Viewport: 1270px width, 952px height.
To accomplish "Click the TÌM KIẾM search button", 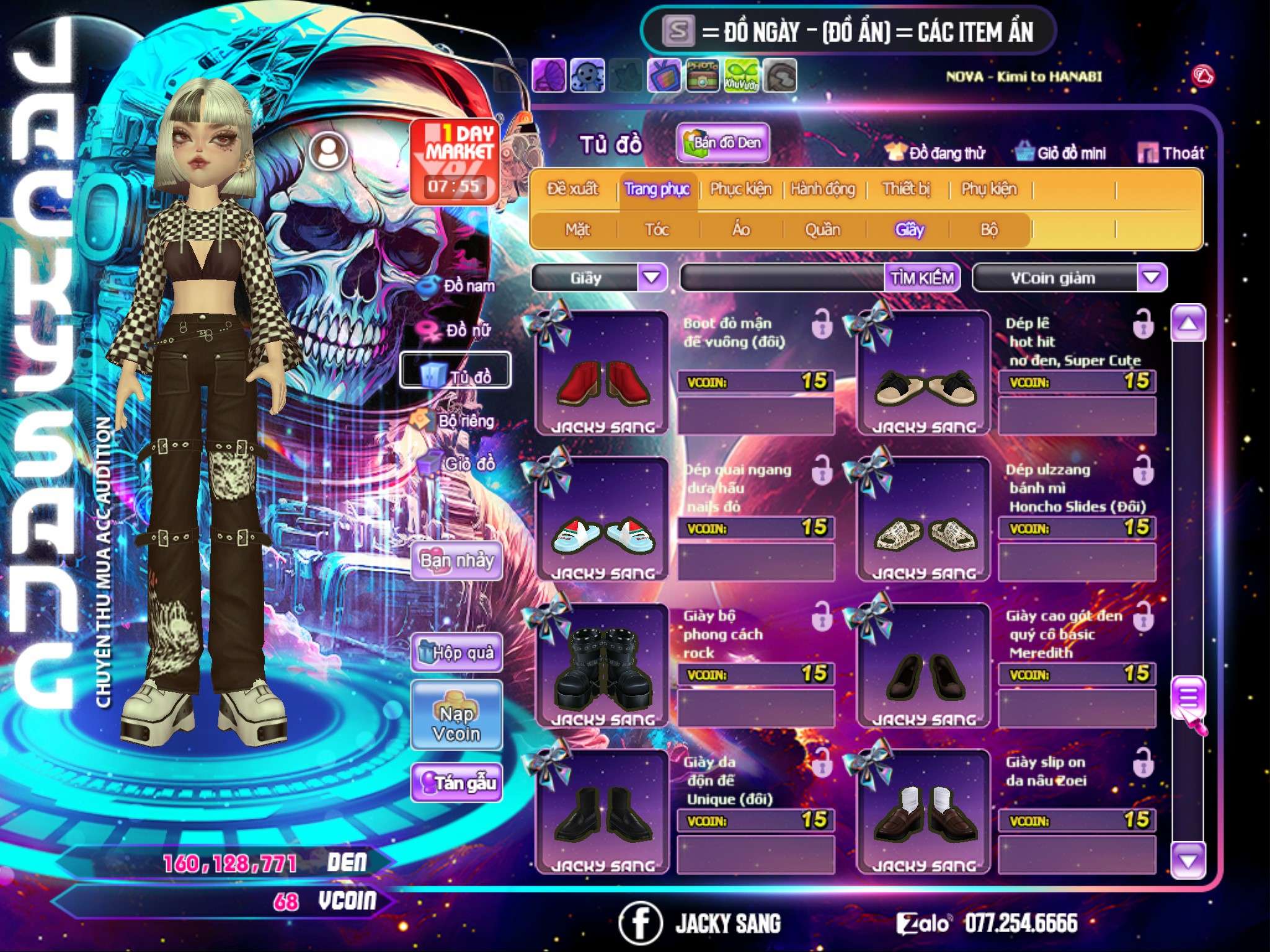I will coord(921,278).
